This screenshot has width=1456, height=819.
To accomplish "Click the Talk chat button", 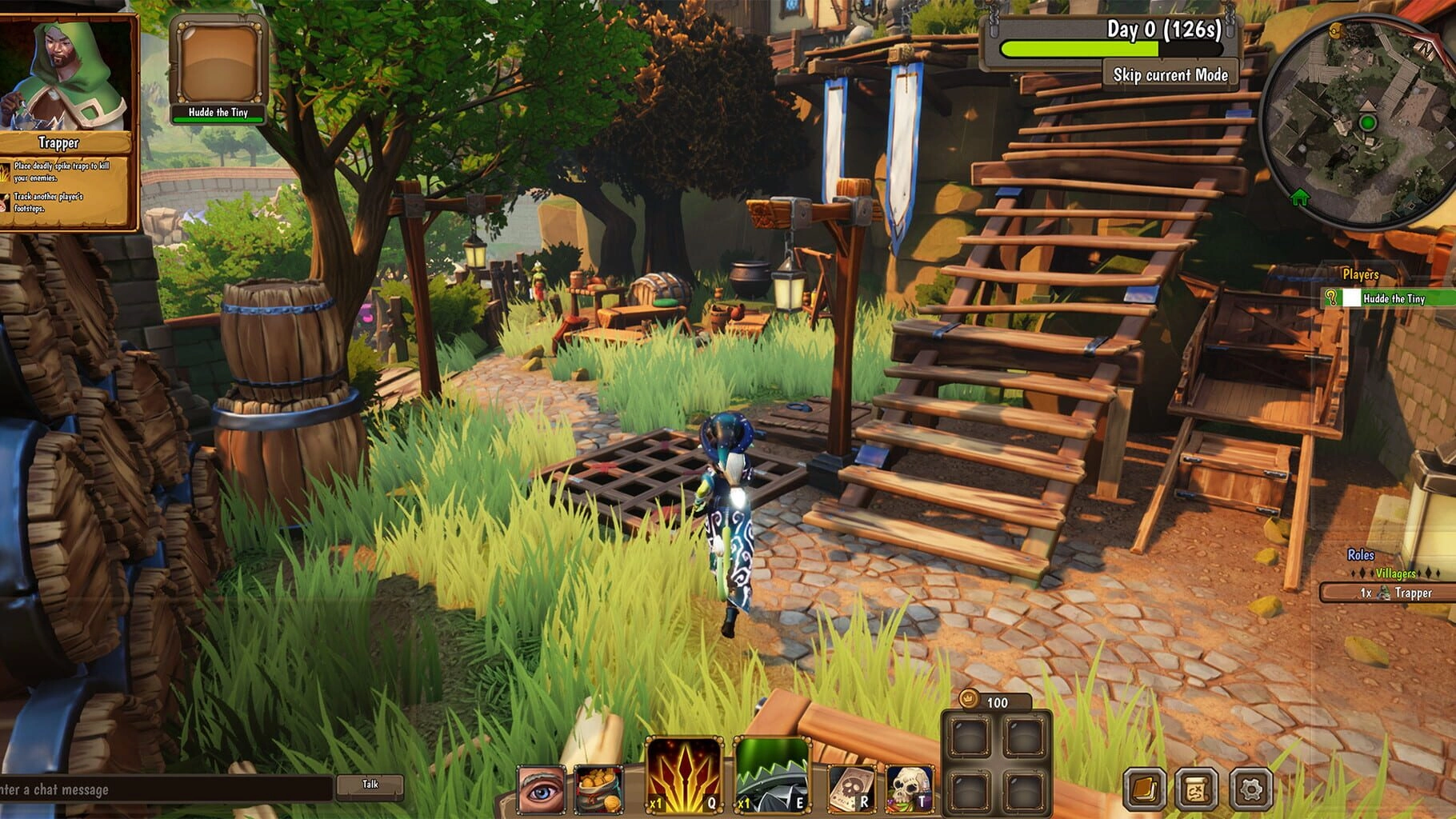I will click(370, 785).
